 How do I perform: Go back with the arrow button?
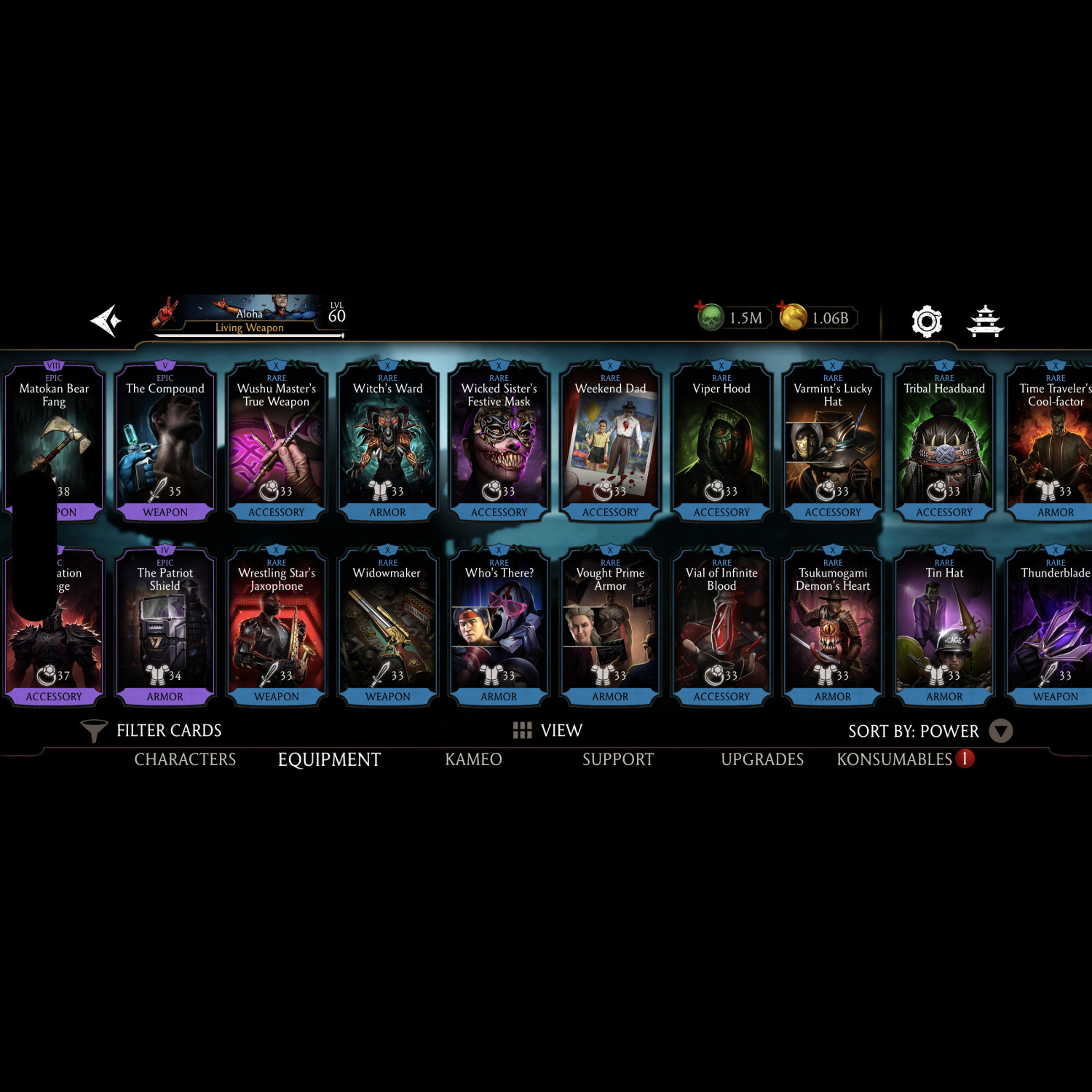pos(106,321)
